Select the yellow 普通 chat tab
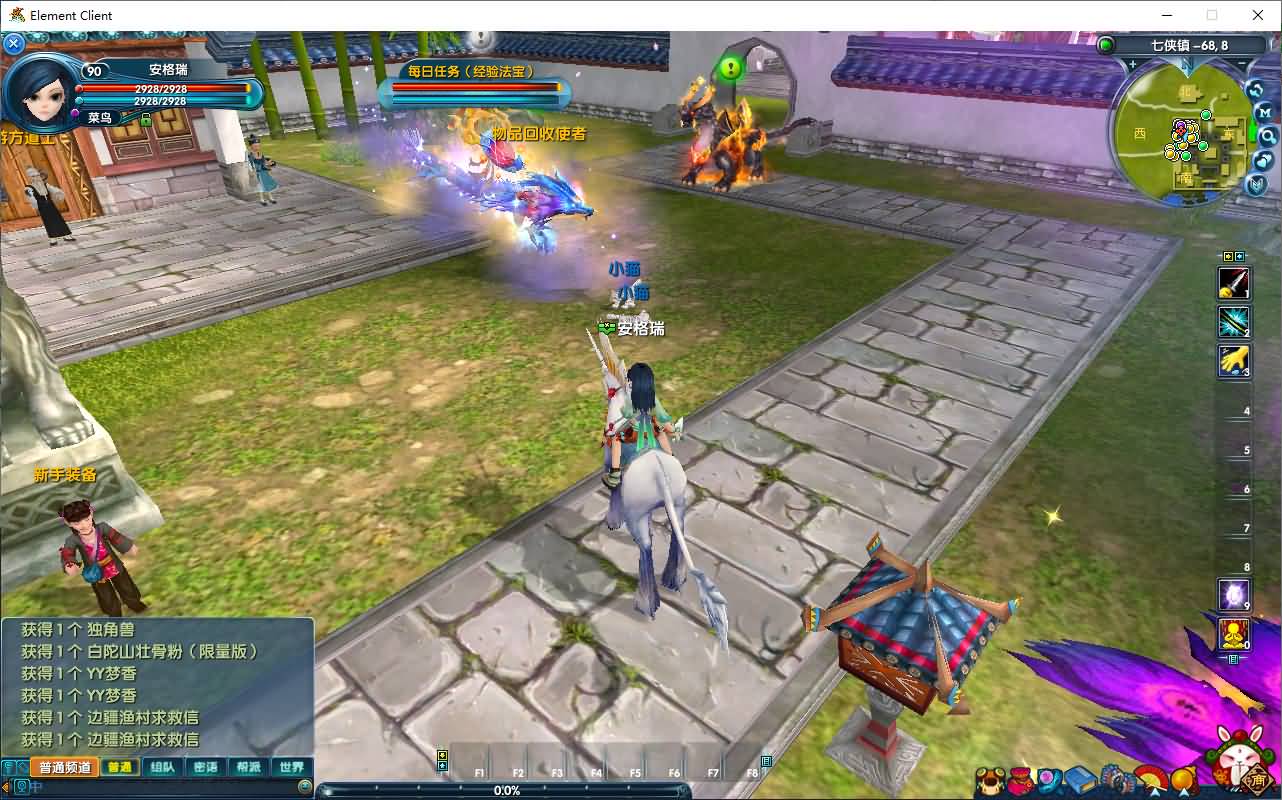1282x800 pixels. click(120, 768)
